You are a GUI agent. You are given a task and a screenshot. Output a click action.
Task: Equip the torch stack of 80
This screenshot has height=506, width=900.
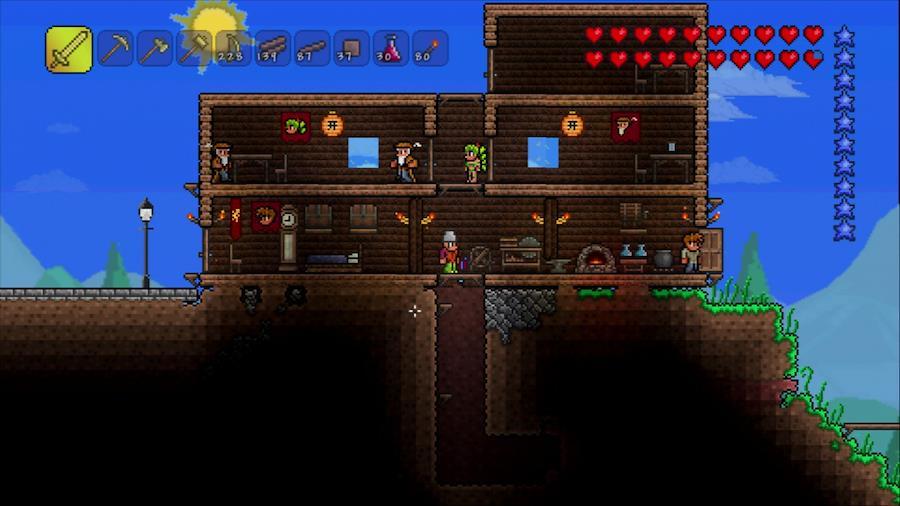(429, 48)
